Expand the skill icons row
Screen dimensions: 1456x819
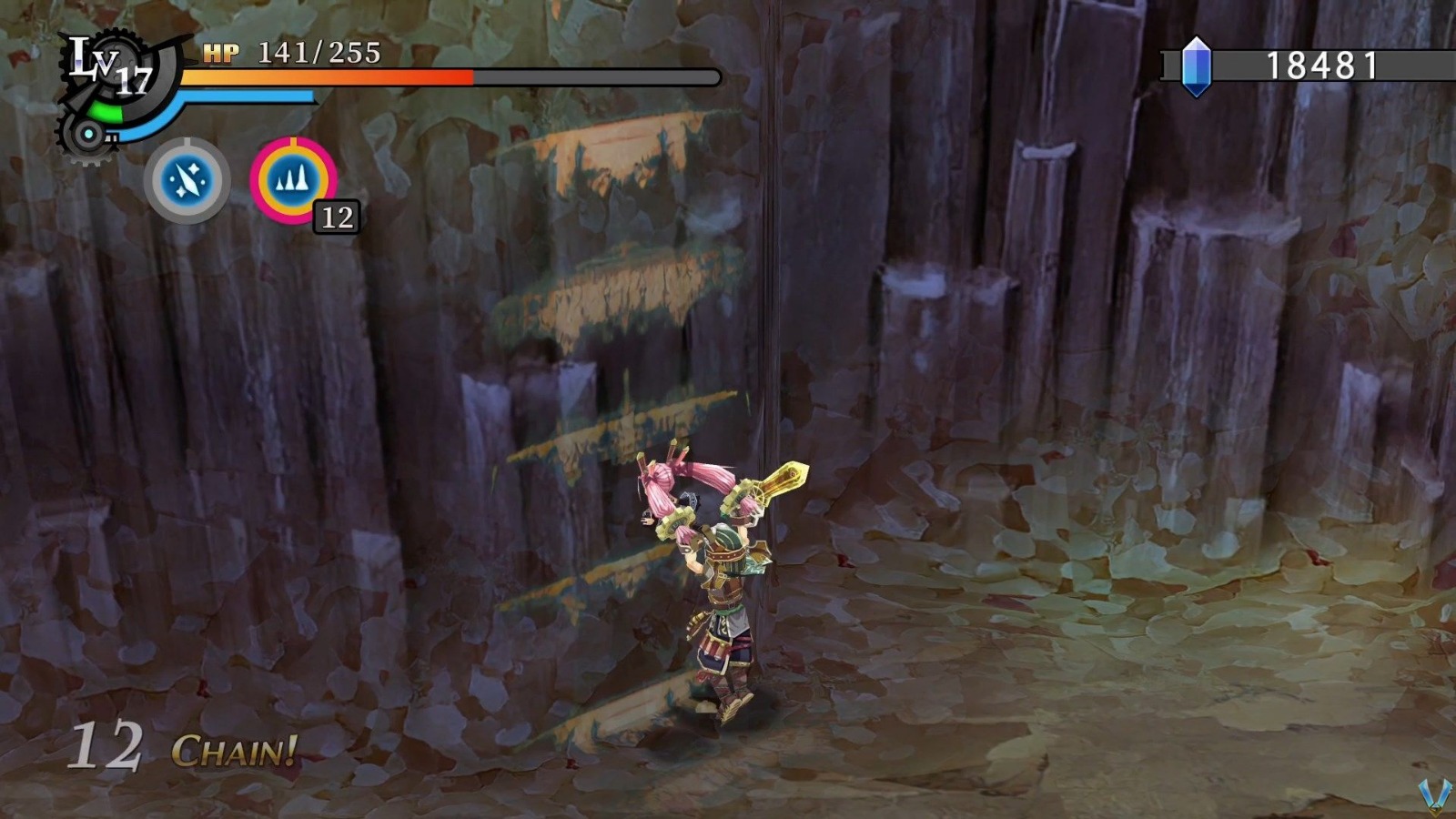tap(241, 178)
